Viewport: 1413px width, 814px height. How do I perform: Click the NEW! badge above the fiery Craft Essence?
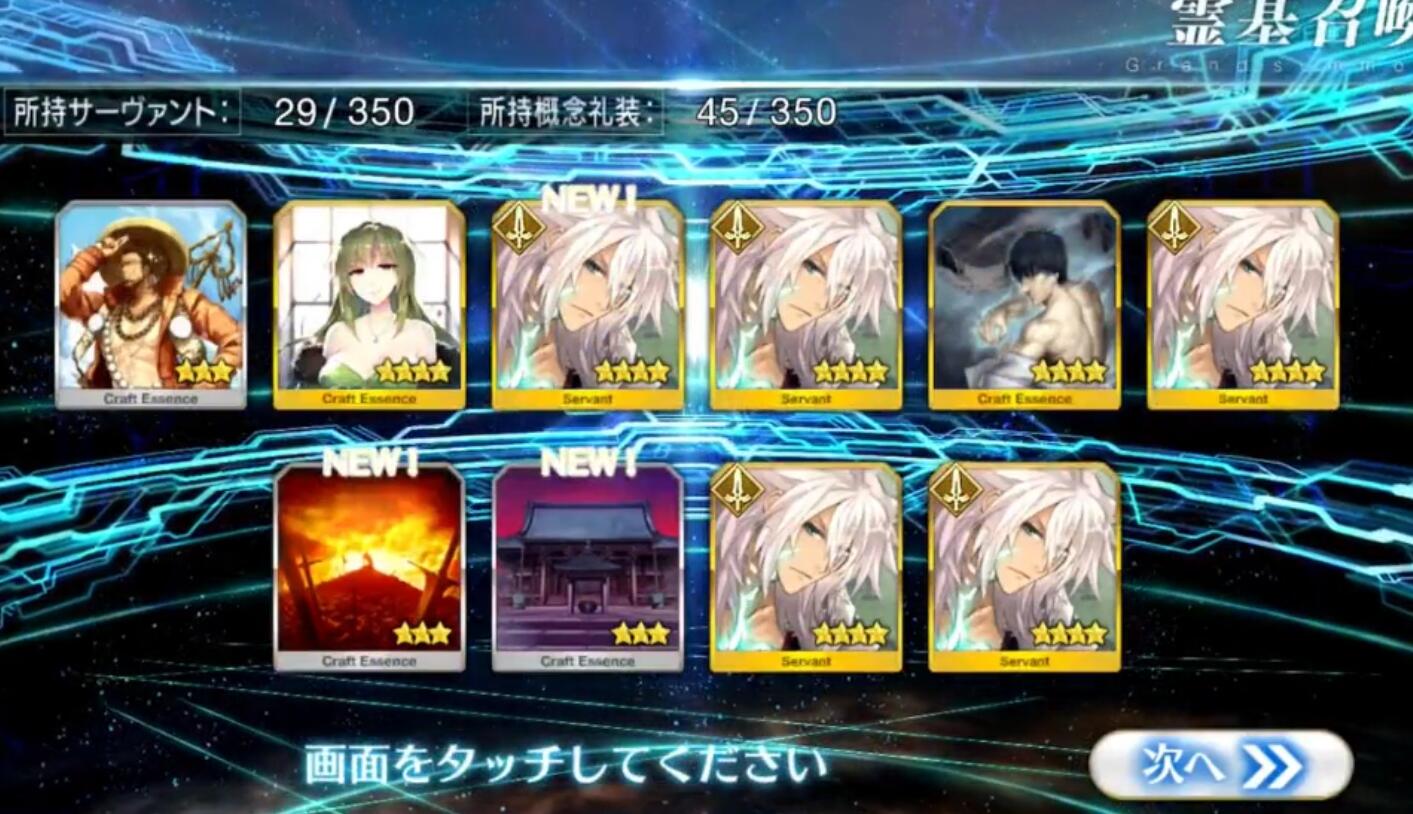[372, 462]
